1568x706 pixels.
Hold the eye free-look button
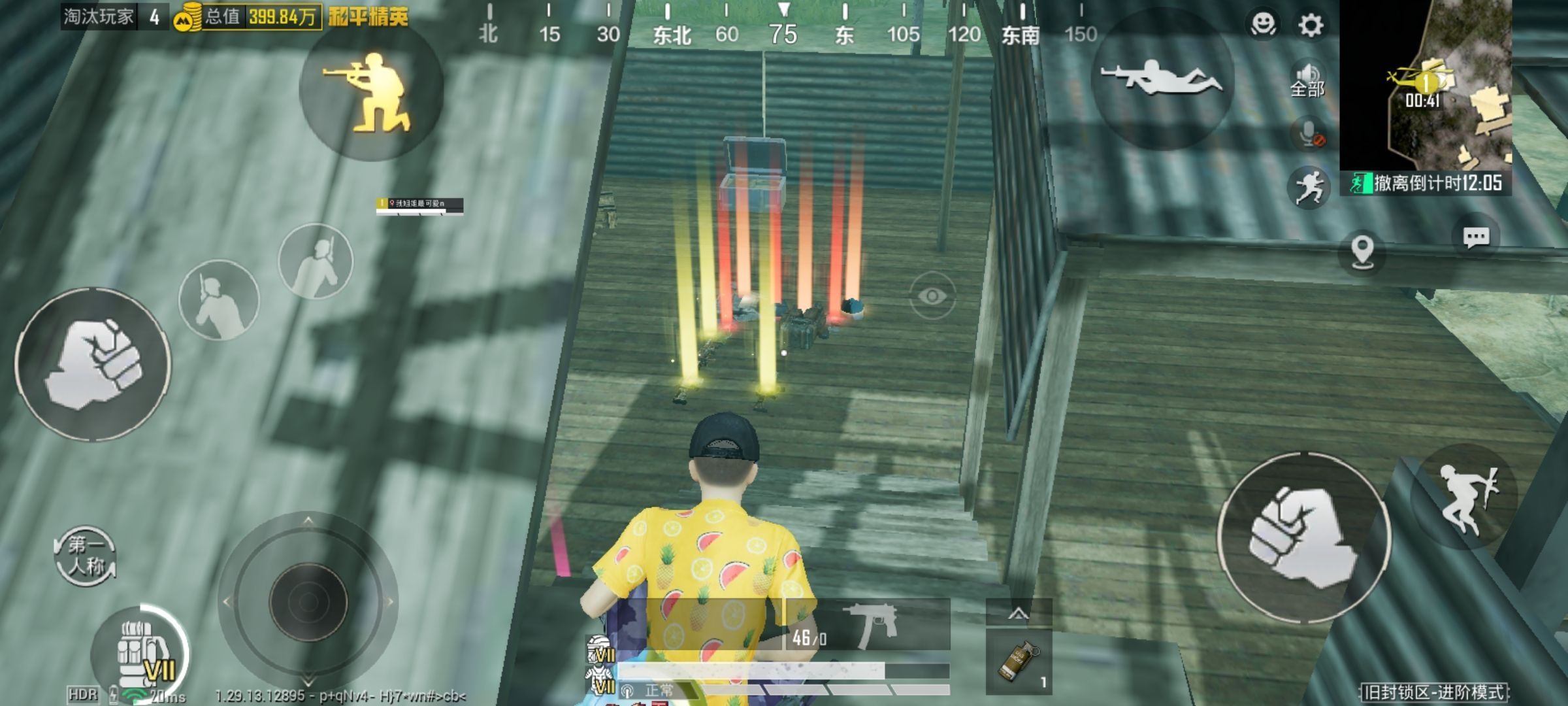(932, 296)
